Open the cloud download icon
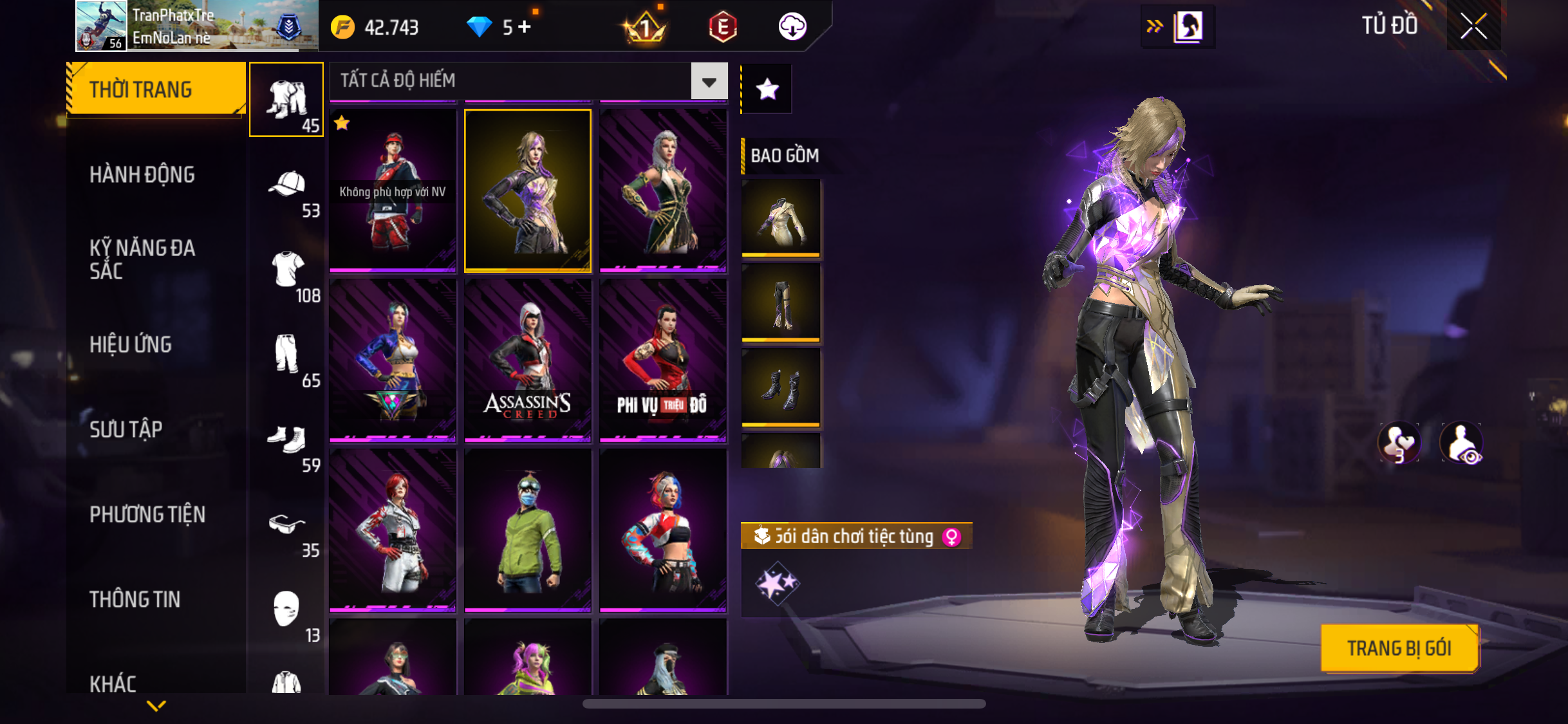The height and width of the screenshot is (724, 1568). coord(792,27)
